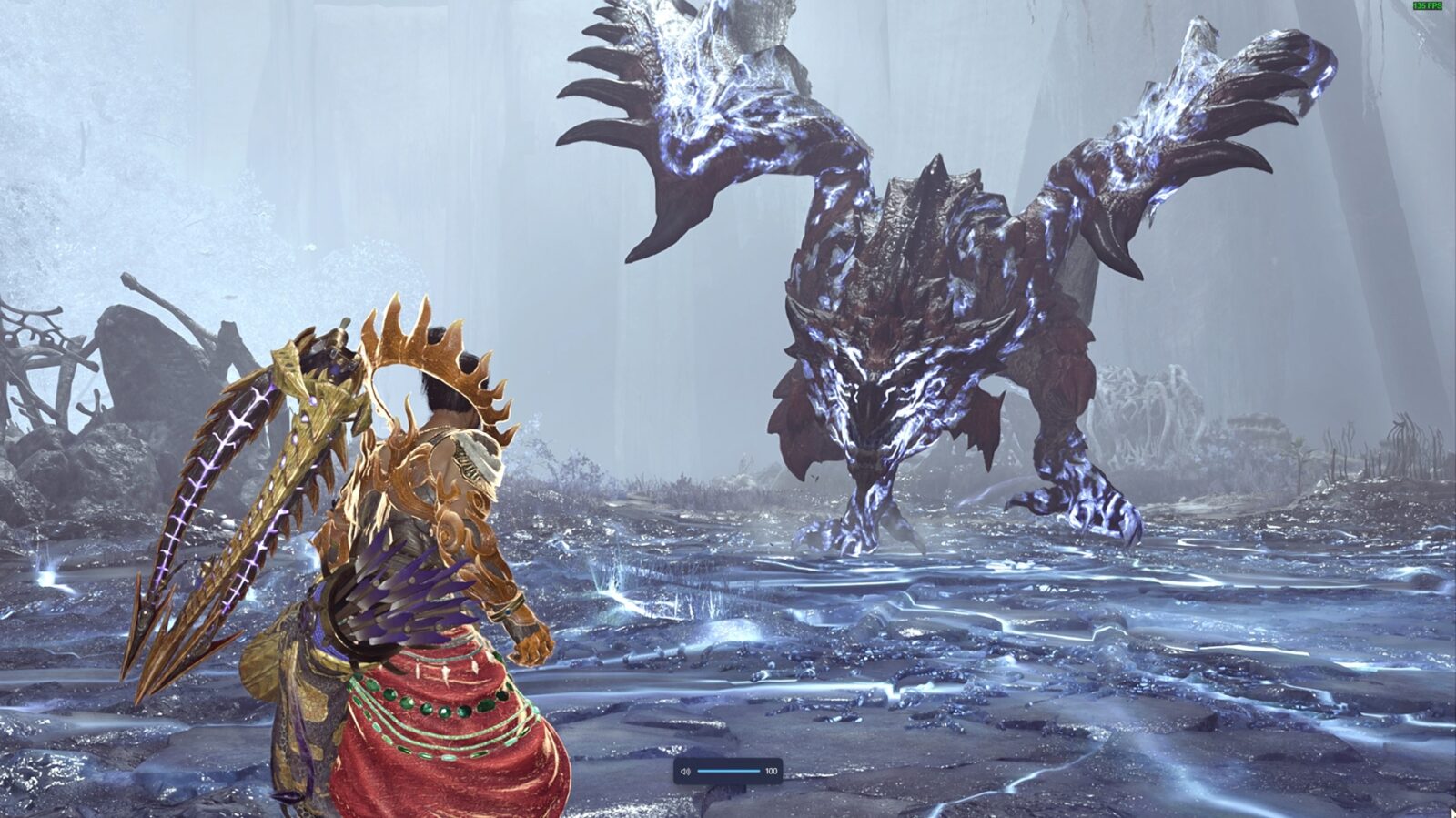Mute audio via the speaker icon
The image size is (1456, 818).
685,772
